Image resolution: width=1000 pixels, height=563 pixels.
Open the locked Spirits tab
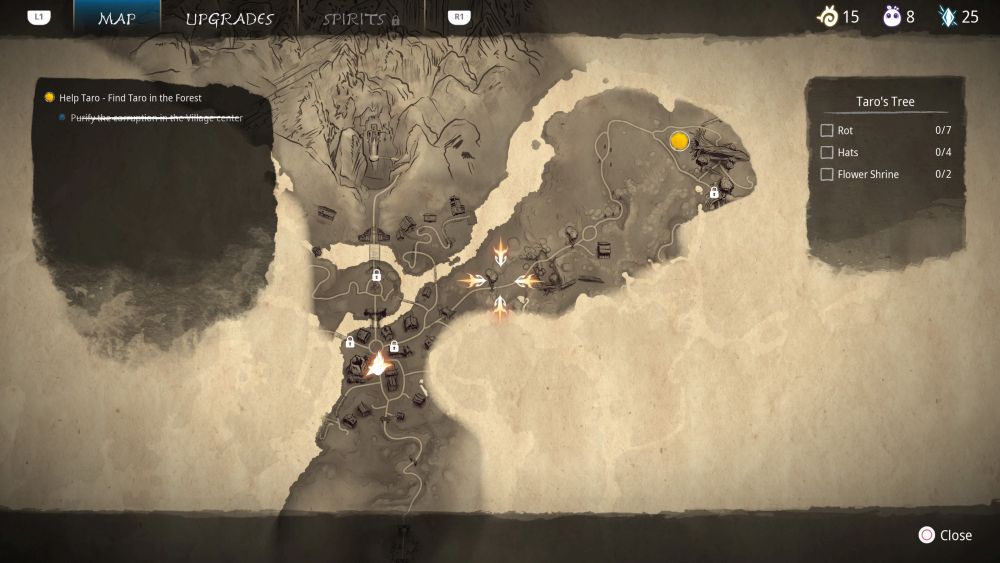click(x=361, y=19)
